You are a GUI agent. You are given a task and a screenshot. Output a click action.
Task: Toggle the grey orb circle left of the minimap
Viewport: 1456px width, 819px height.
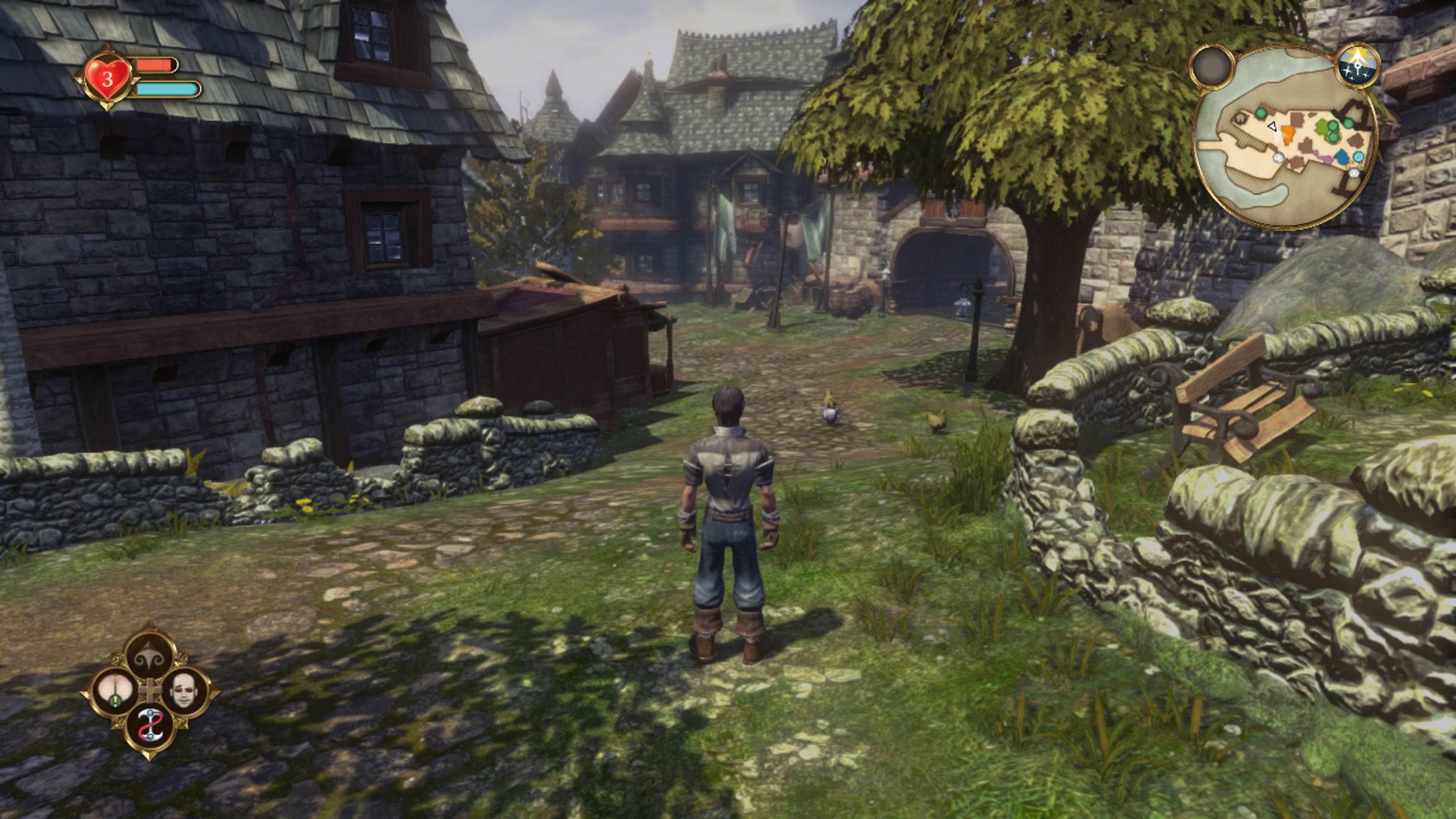(x=1213, y=66)
